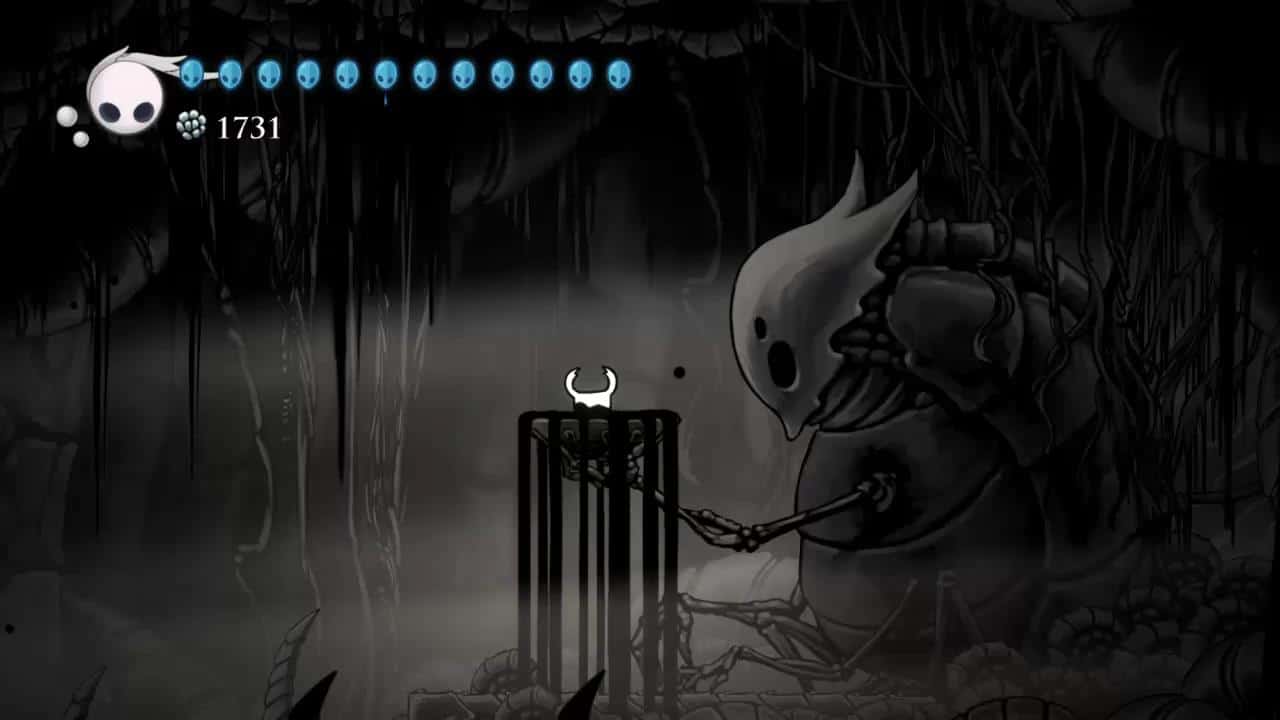Toggle the third lifeblood mask
Viewport: 1280px width, 720px height.
tap(268, 72)
